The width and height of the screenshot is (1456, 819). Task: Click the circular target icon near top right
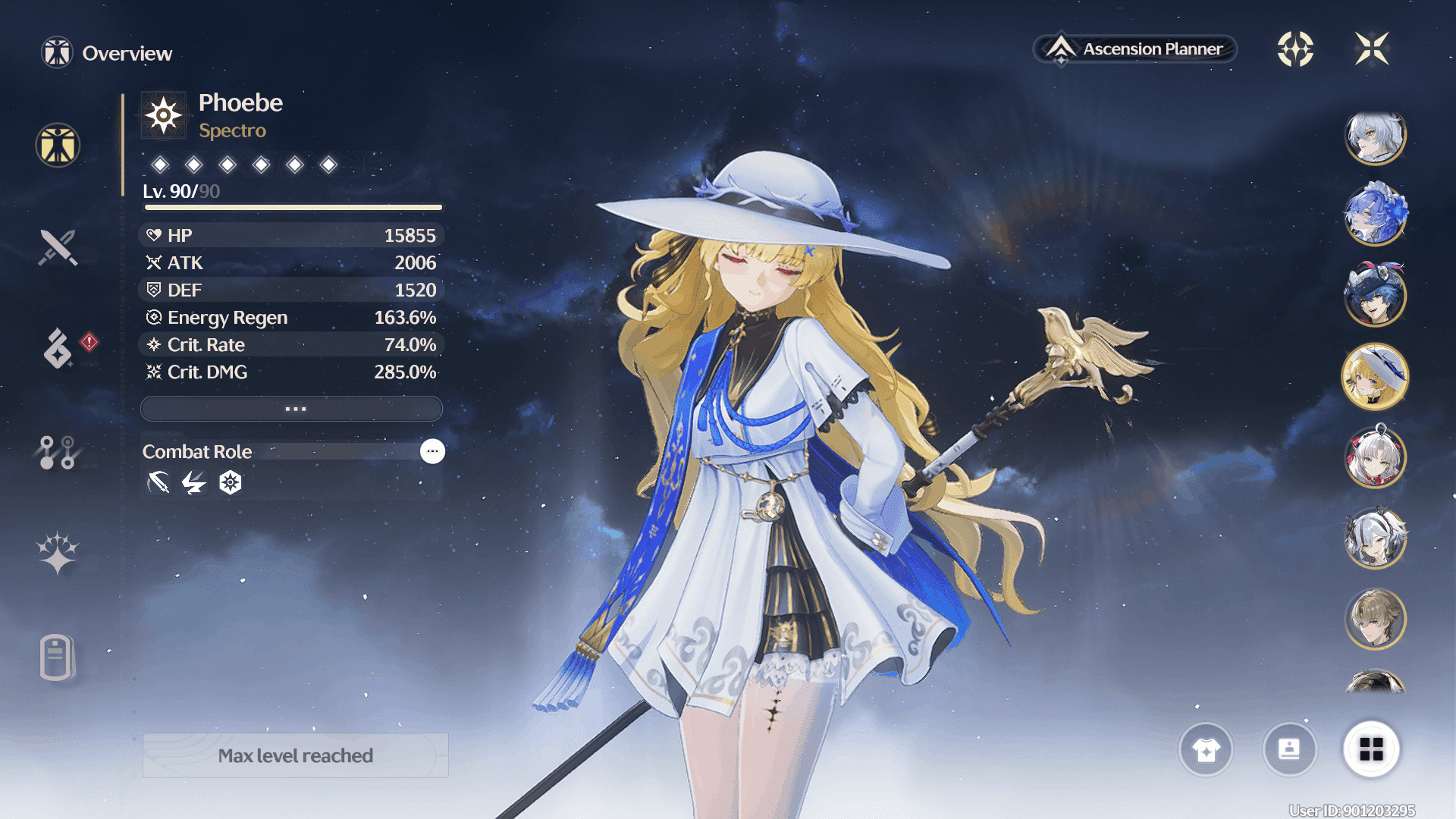[1295, 49]
